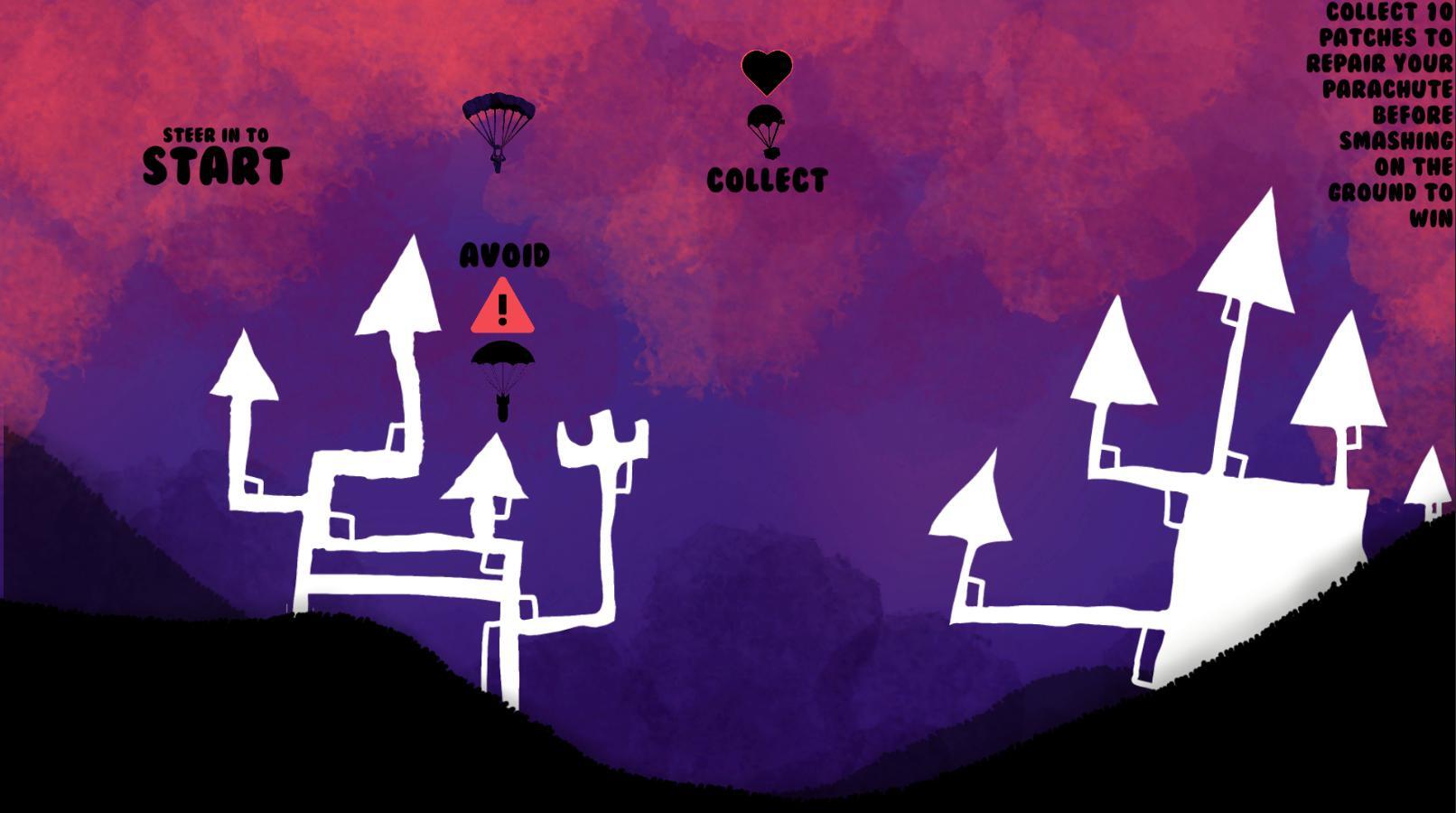The width and height of the screenshot is (1456, 813).
Task: Select the tallest white arrow on the left structure
Action: pyautogui.click(x=397, y=289)
